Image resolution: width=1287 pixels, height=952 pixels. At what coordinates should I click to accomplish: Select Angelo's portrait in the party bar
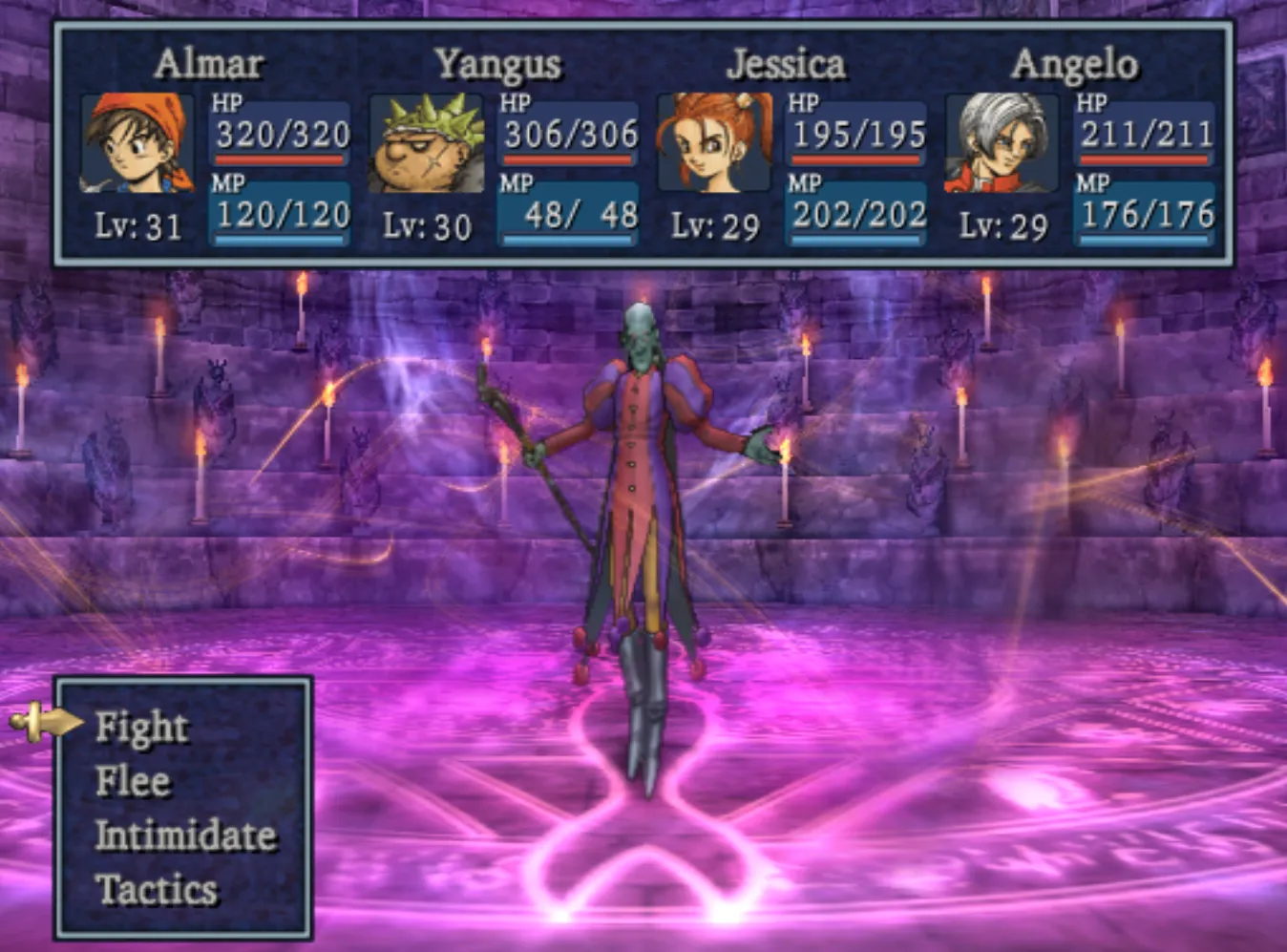tap(1002, 143)
